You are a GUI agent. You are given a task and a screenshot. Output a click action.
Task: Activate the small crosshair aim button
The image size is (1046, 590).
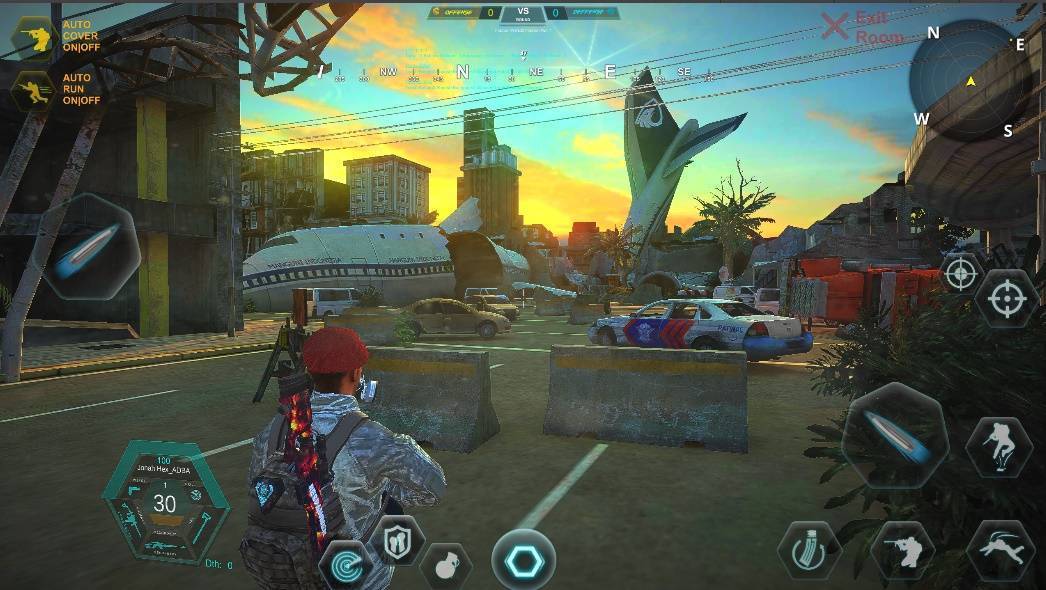961,273
